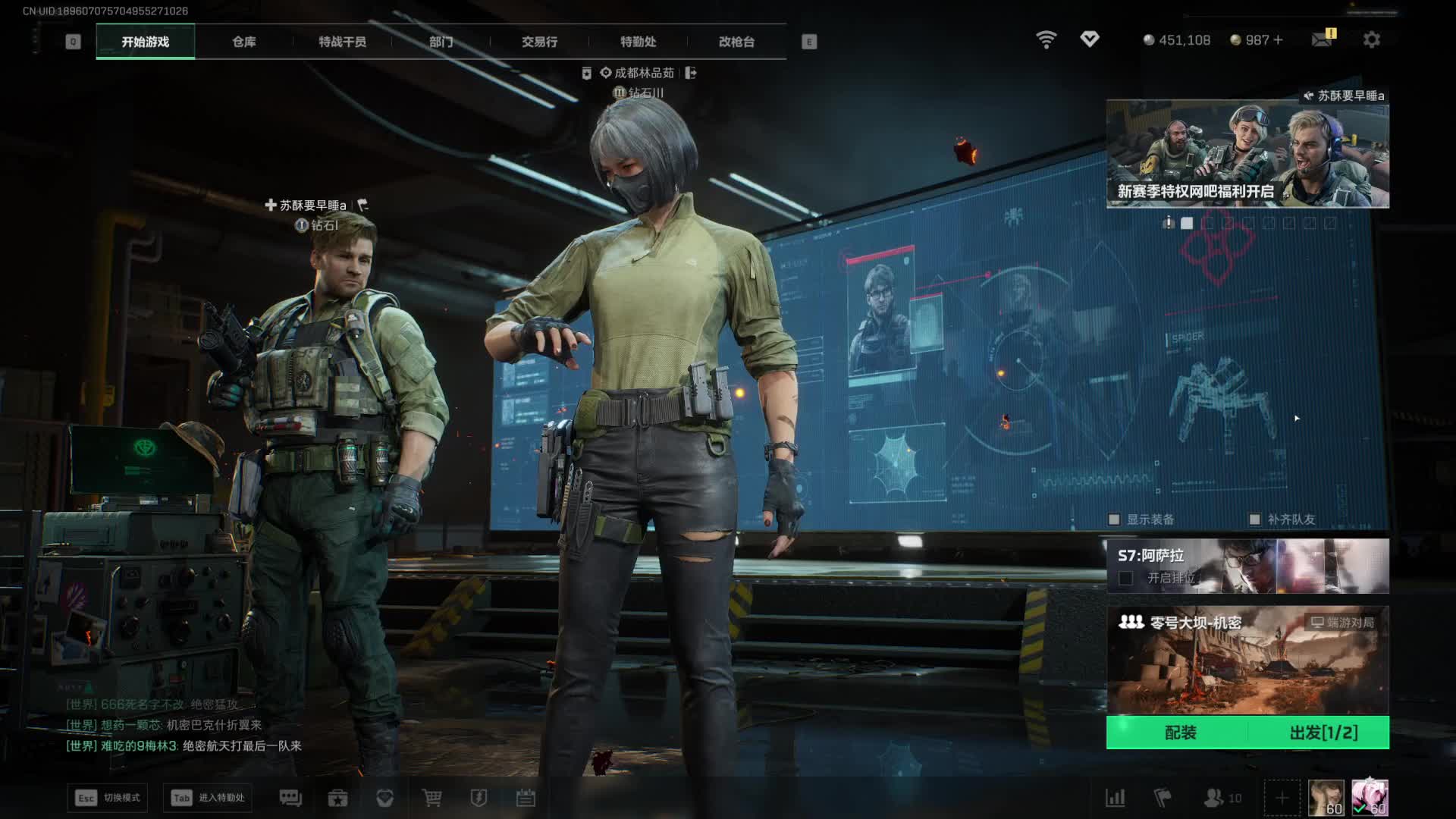The image size is (1456, 819).
Task: Select the 特战干员 operators tab
Action: [x=342, y=42]
